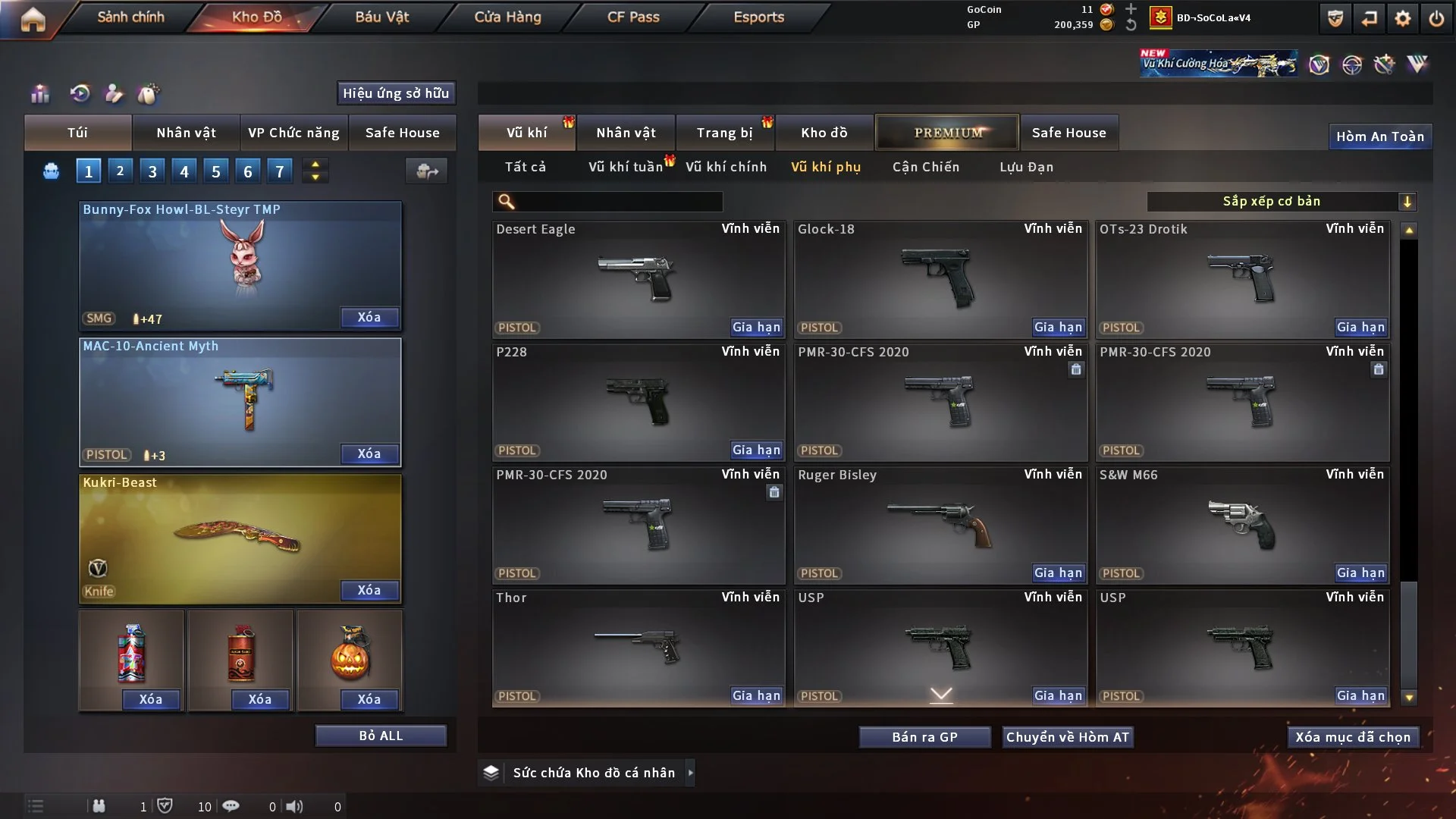
Task: Open the Hòm An Toàn safe box
Action: tap(1379, 136)
